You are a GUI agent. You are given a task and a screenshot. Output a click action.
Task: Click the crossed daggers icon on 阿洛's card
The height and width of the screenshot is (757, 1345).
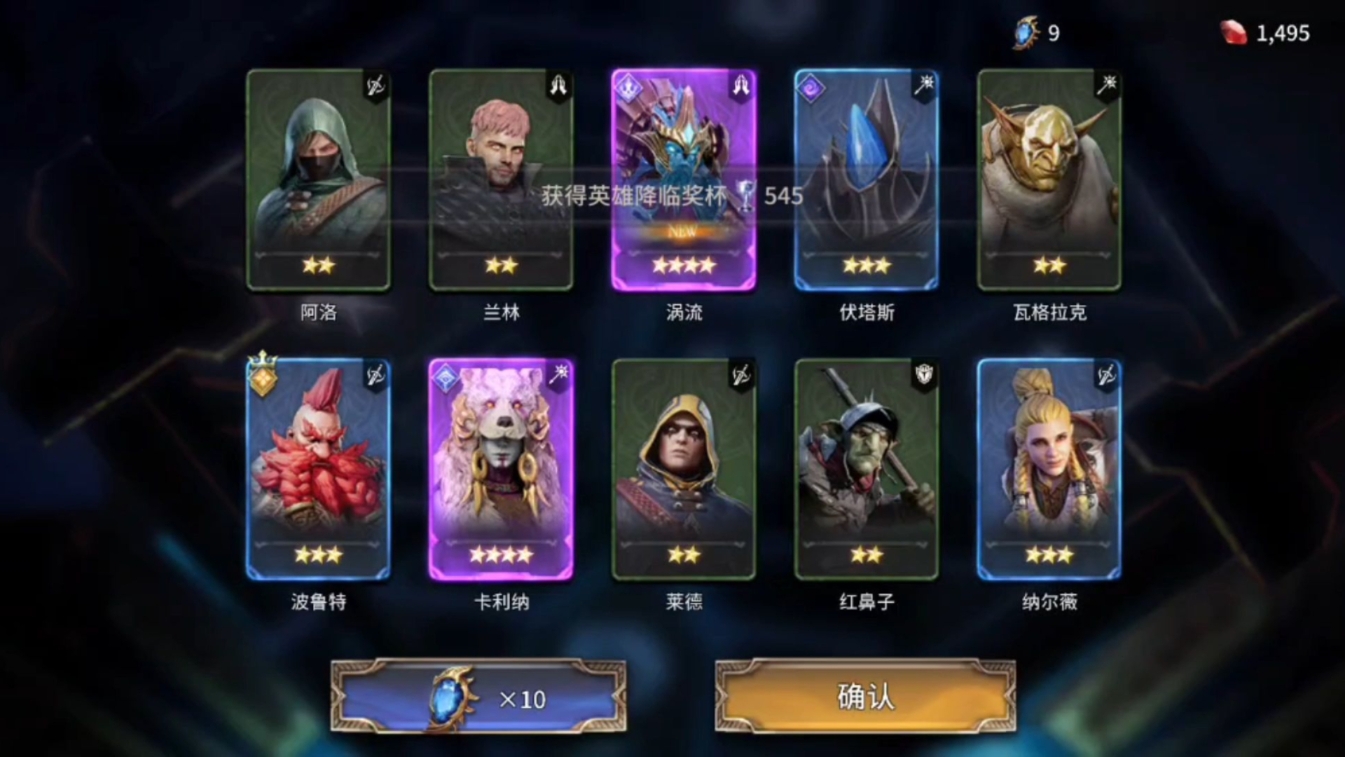click(x=376, y=84)
